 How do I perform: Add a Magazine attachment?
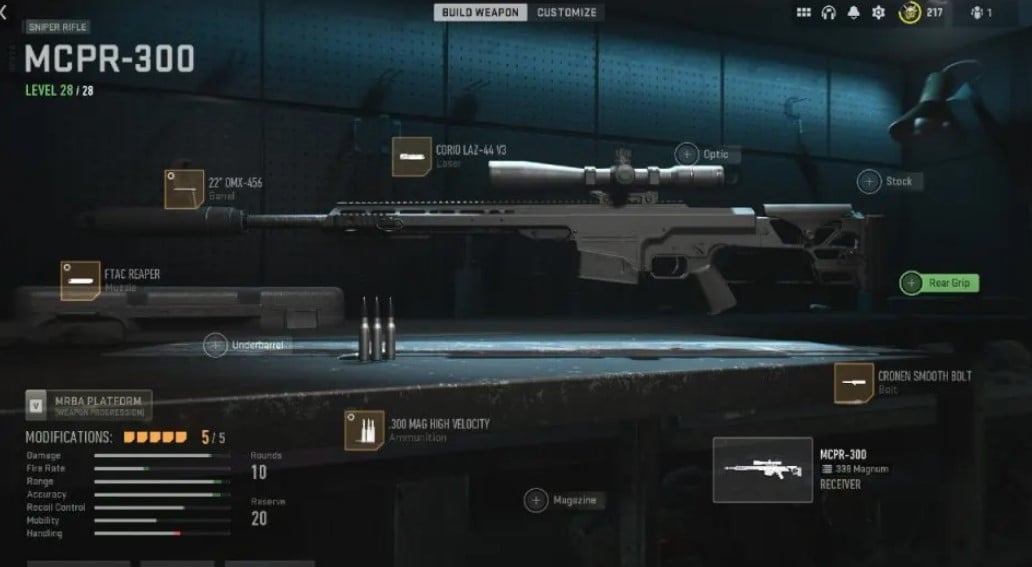[537, 500]
